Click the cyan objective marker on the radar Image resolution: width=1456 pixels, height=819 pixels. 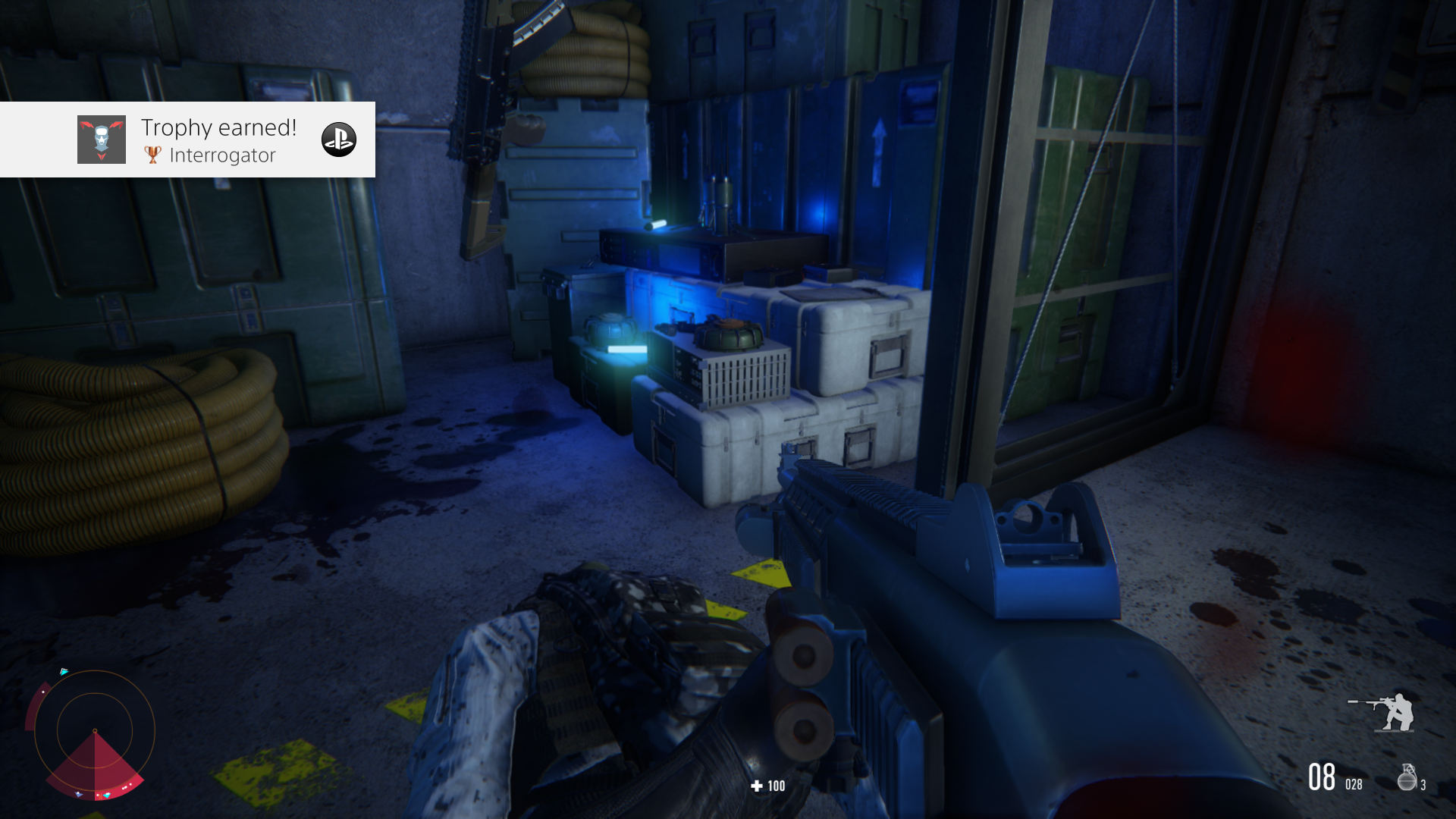64,671
